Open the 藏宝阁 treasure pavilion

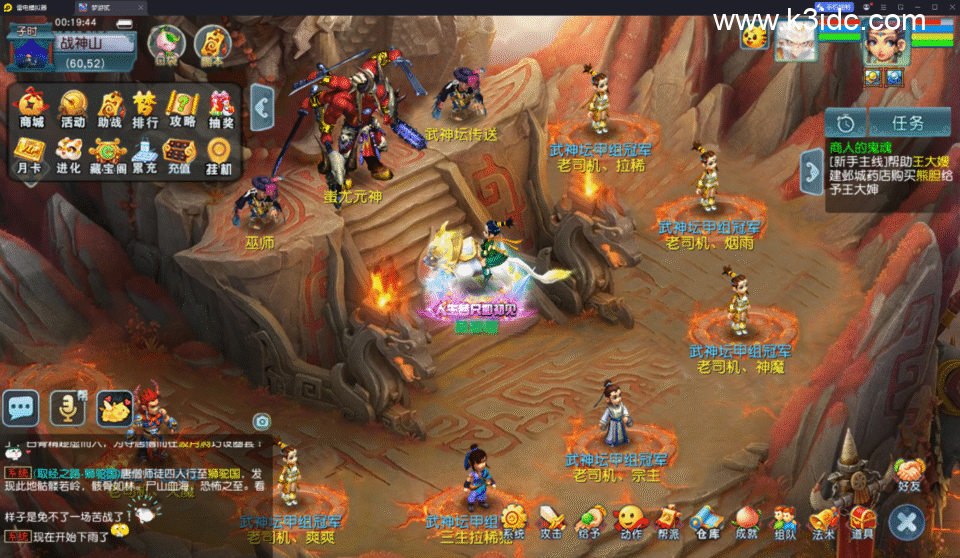pyautogui.click(x=108, y=155)
